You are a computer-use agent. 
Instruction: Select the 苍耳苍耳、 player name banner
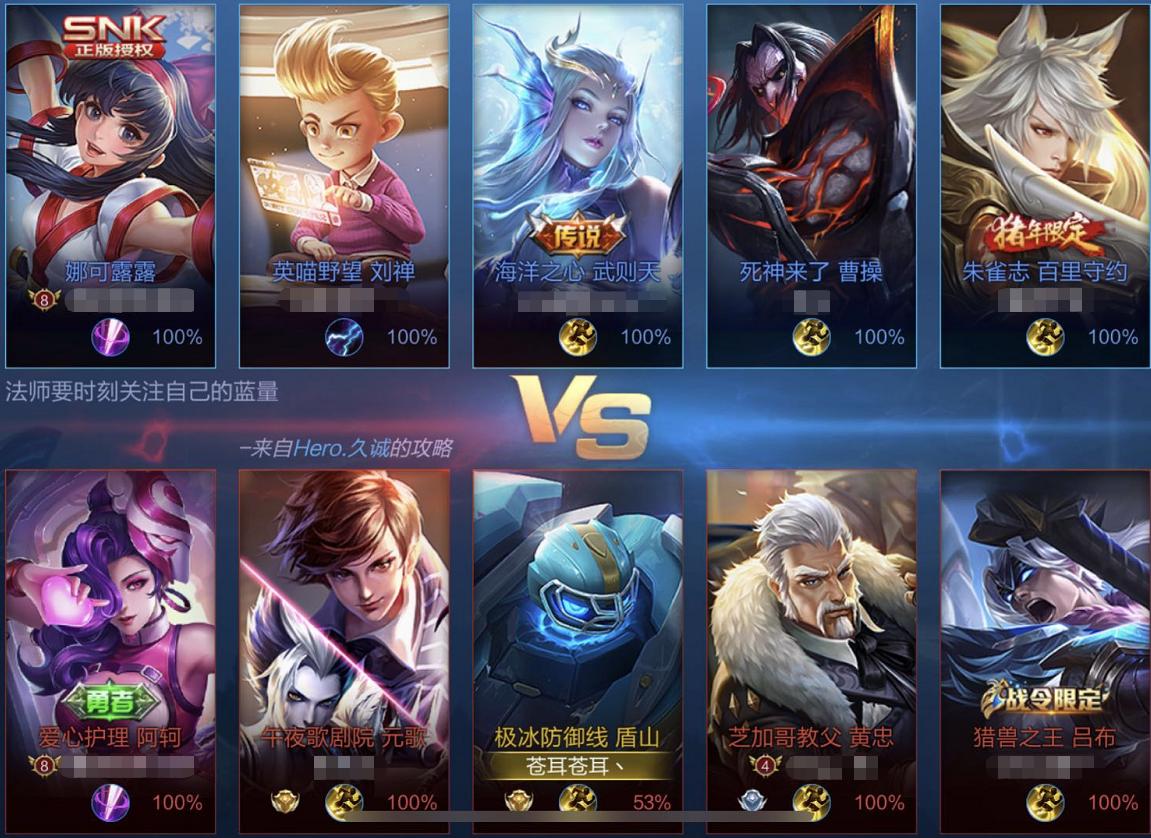tap(578, 767)
